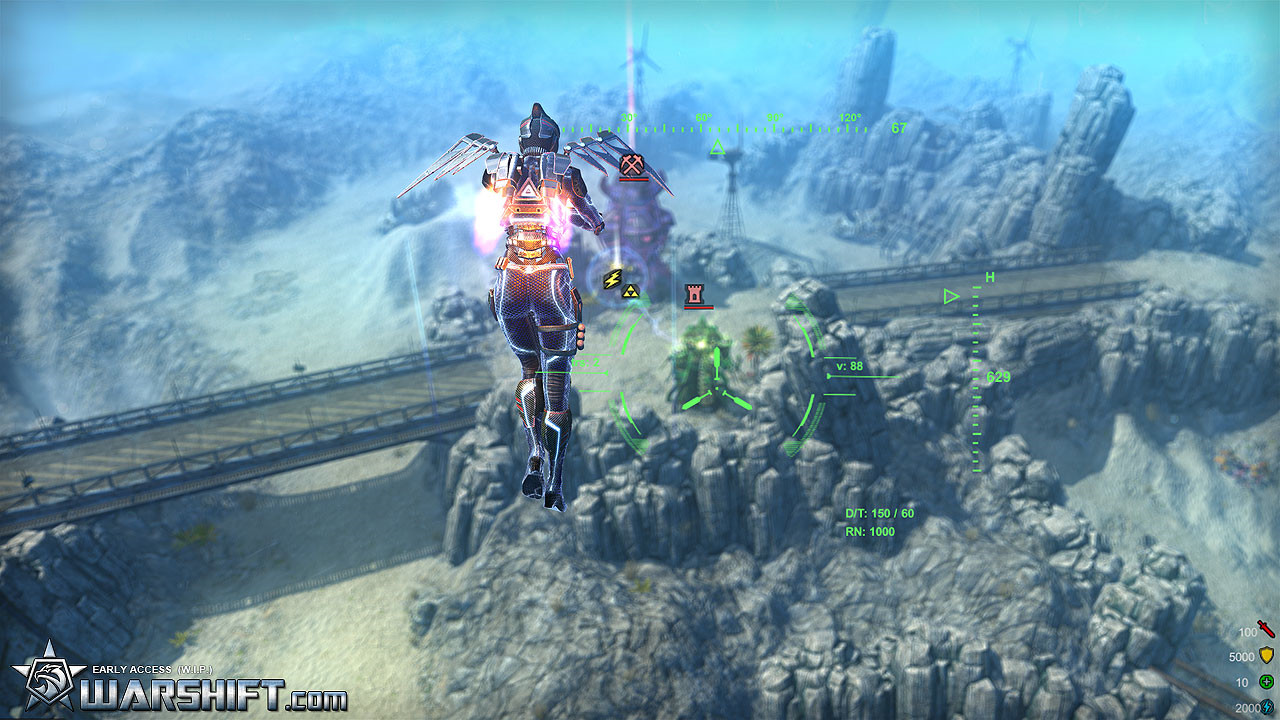
Task: Select the pink tower building marker
Action: (x=693, y=295)
